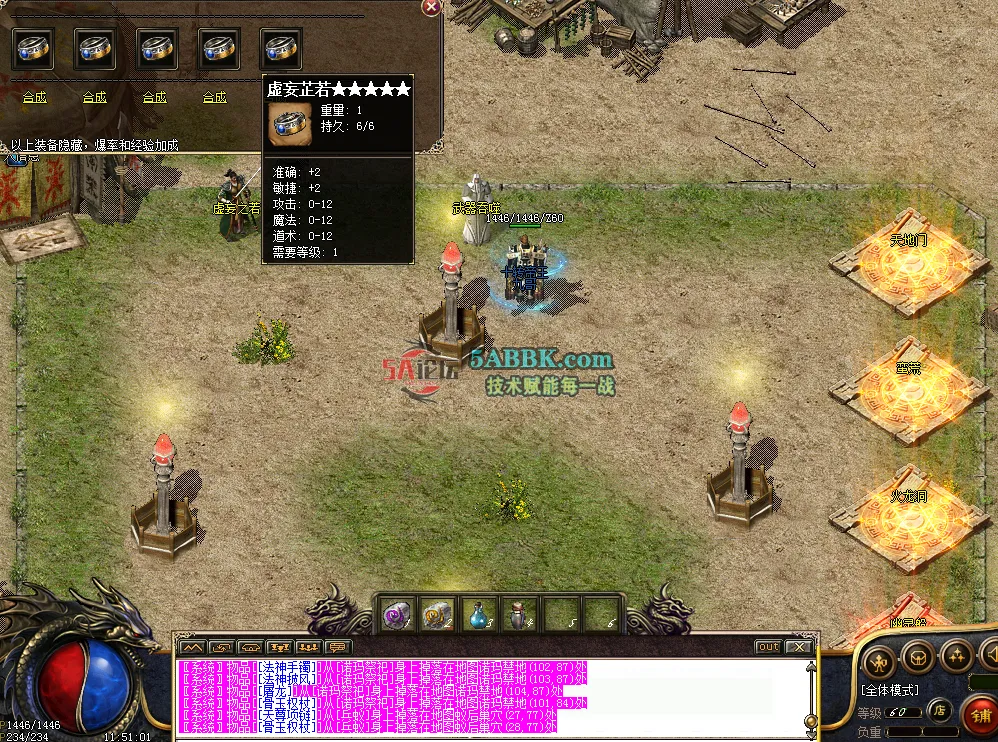
Task: Use the blue potion in hotbar slot 3
Action: click(478, 612)
